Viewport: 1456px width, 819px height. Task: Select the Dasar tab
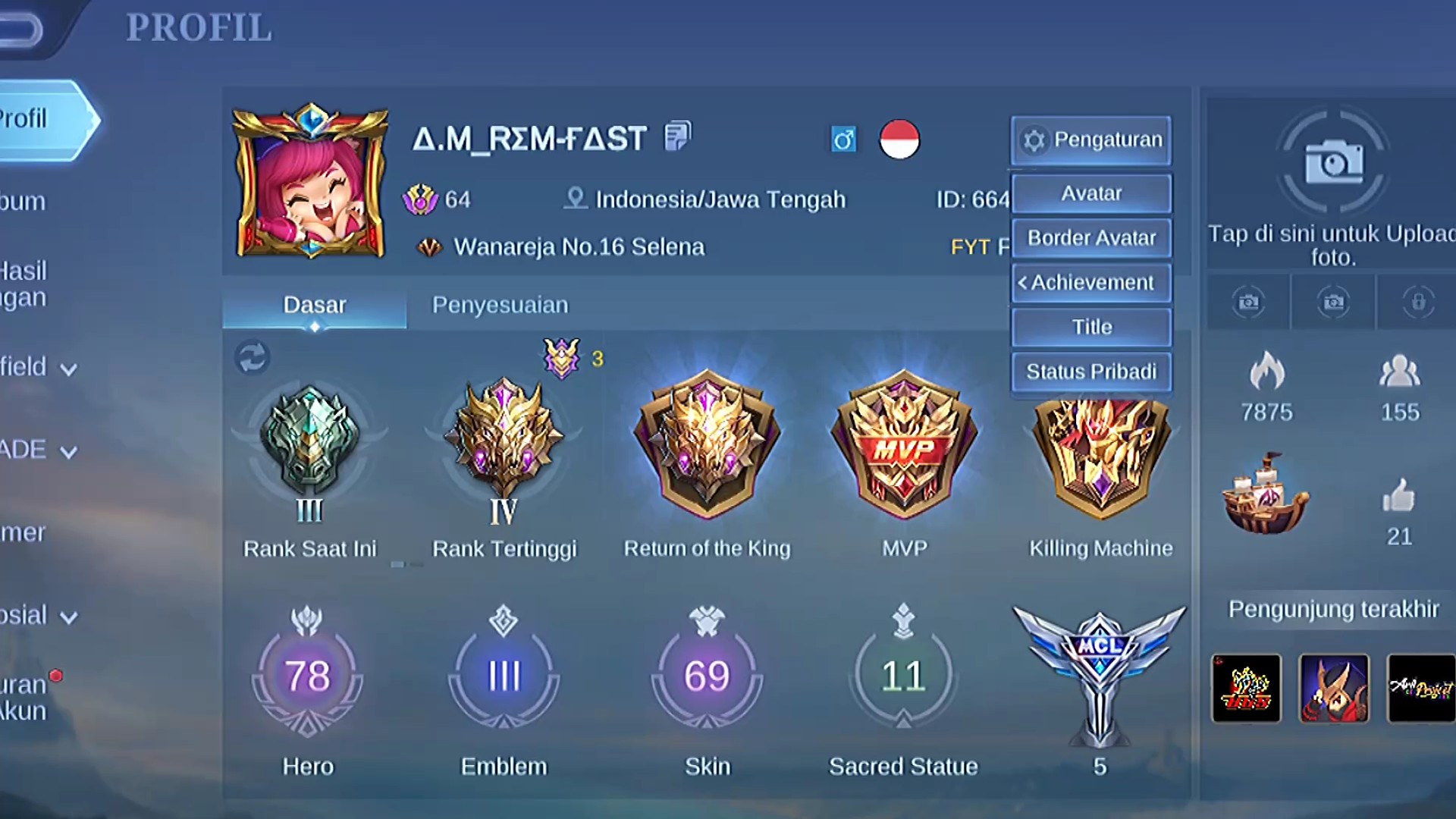pyautogui.click(x=314, y=305)
